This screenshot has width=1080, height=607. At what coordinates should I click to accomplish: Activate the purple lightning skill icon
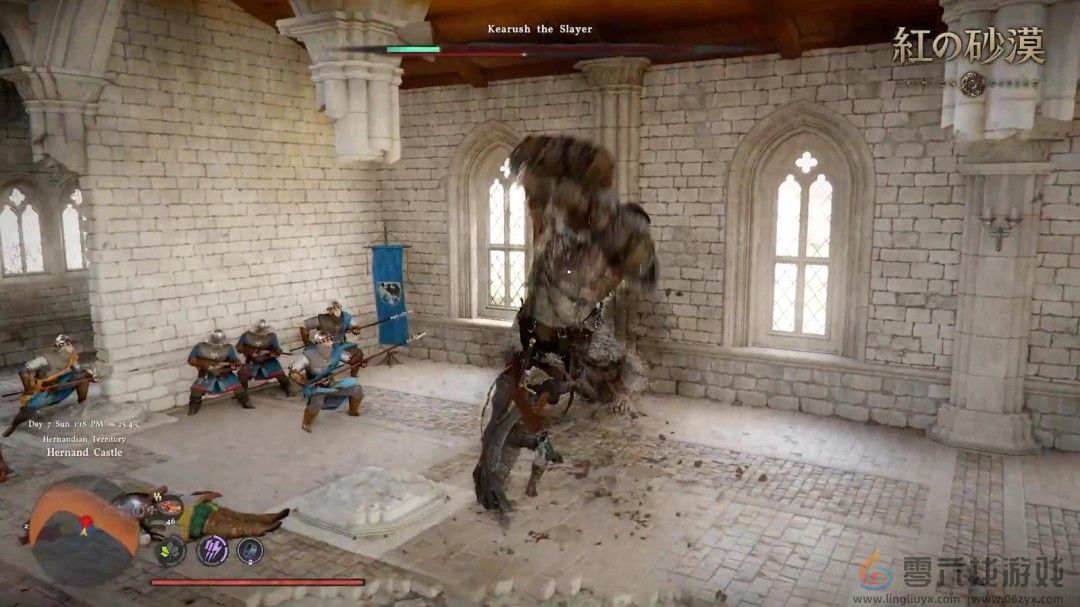[x=211, y=550]
